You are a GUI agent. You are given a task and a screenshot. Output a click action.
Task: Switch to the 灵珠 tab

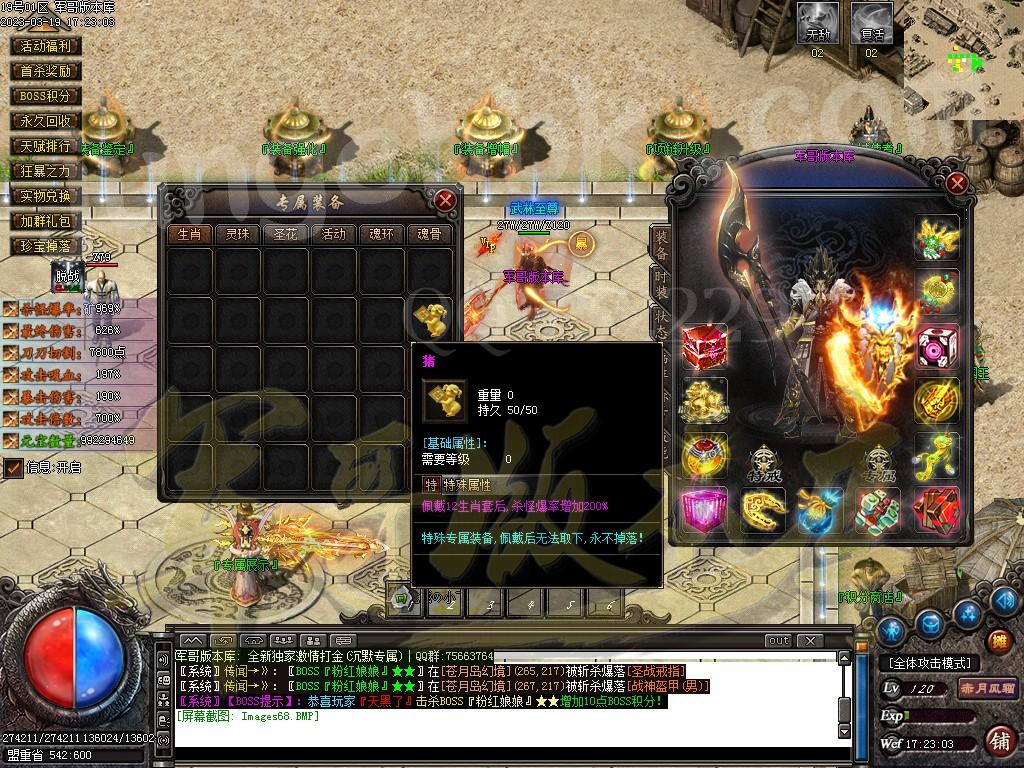point(237,234)
